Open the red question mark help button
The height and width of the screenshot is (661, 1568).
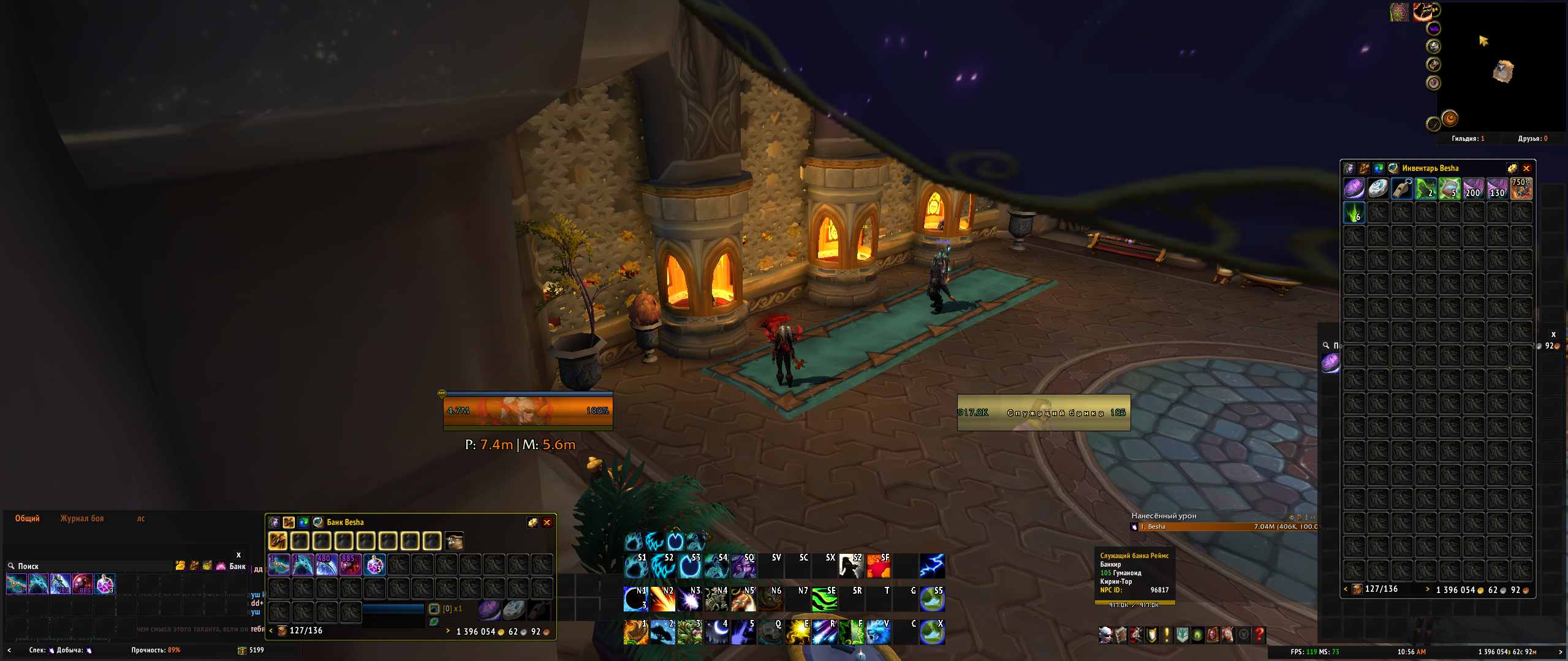(1259, 635)
